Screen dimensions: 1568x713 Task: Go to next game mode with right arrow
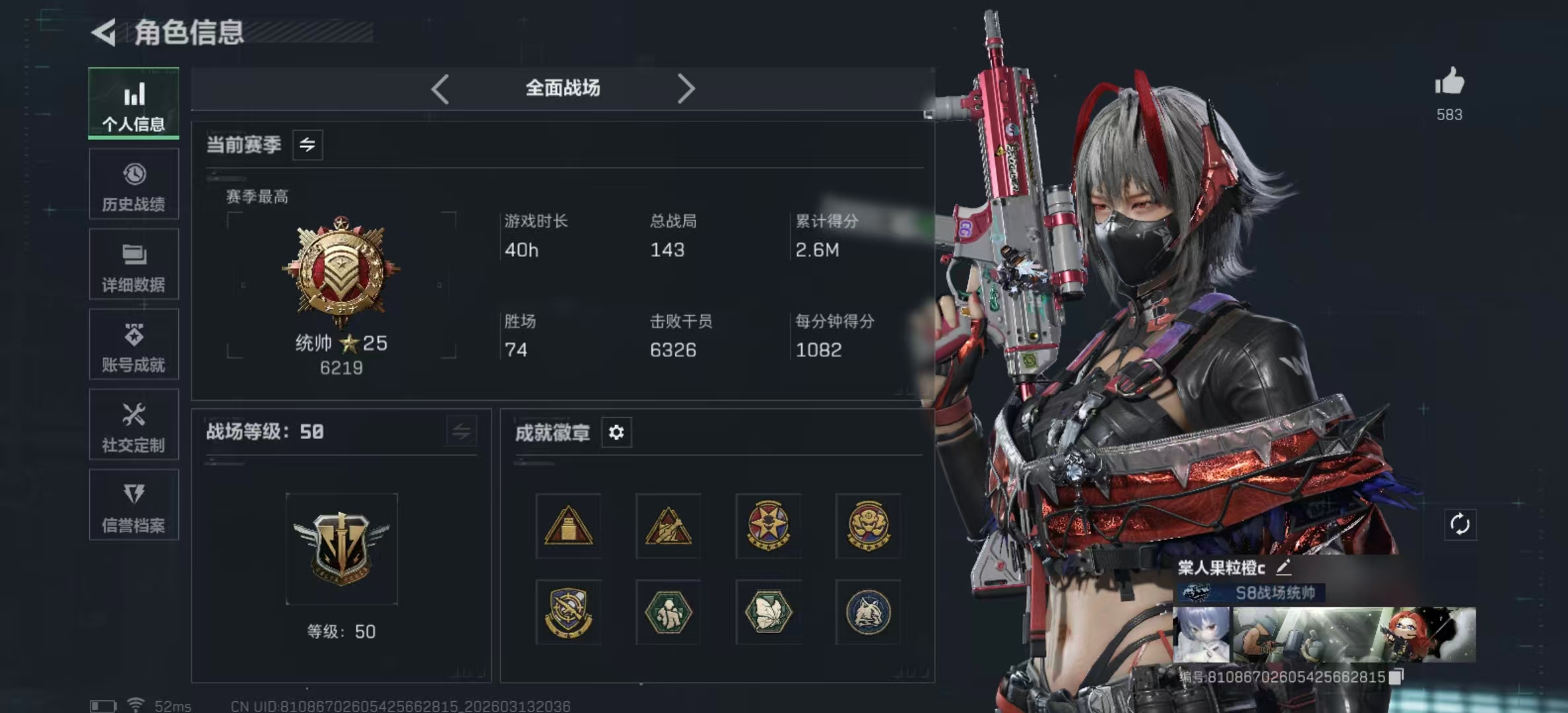click(686, 88)
